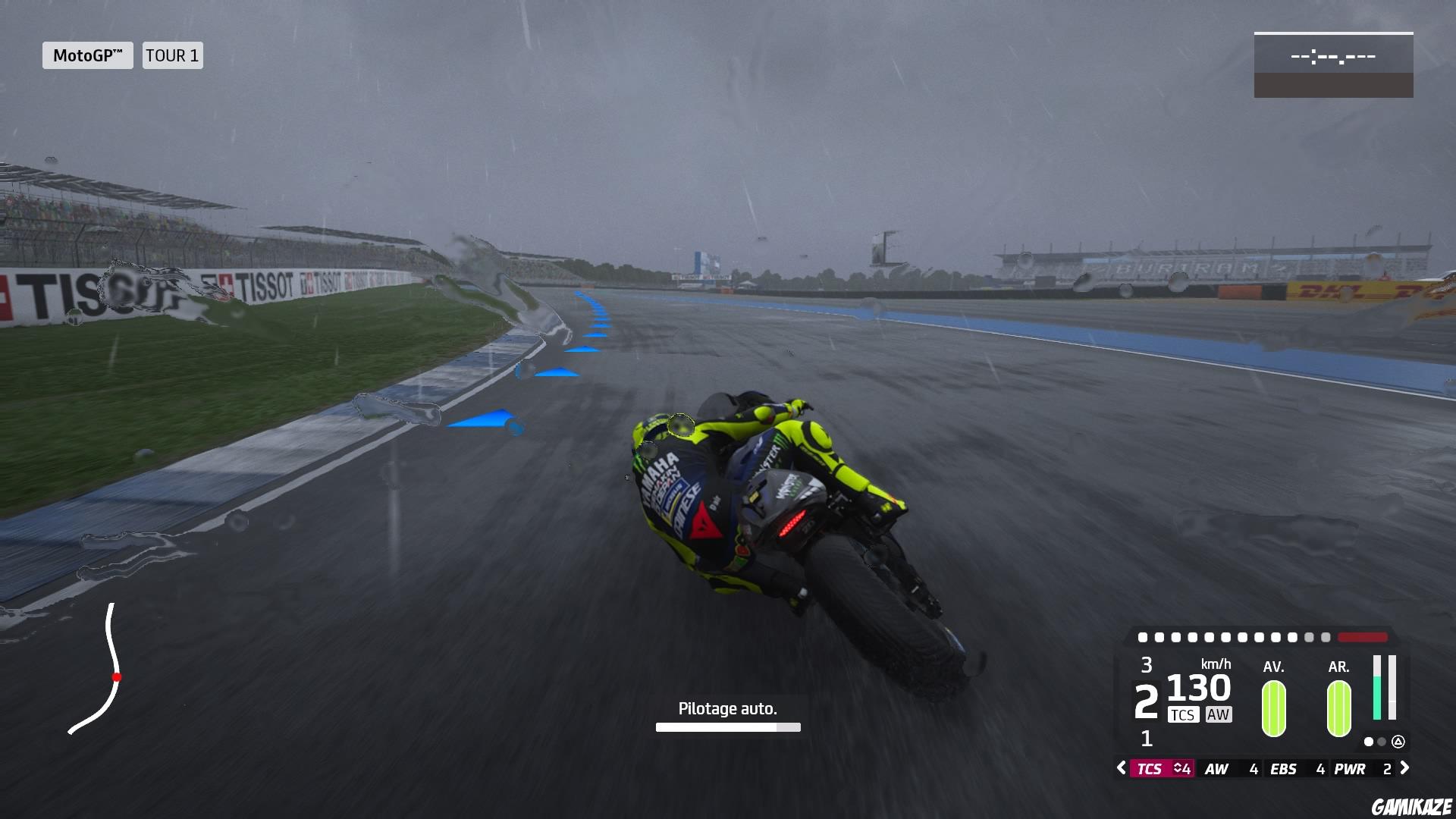Click the TOUR 1 lap indicator

tap(172, 55)
